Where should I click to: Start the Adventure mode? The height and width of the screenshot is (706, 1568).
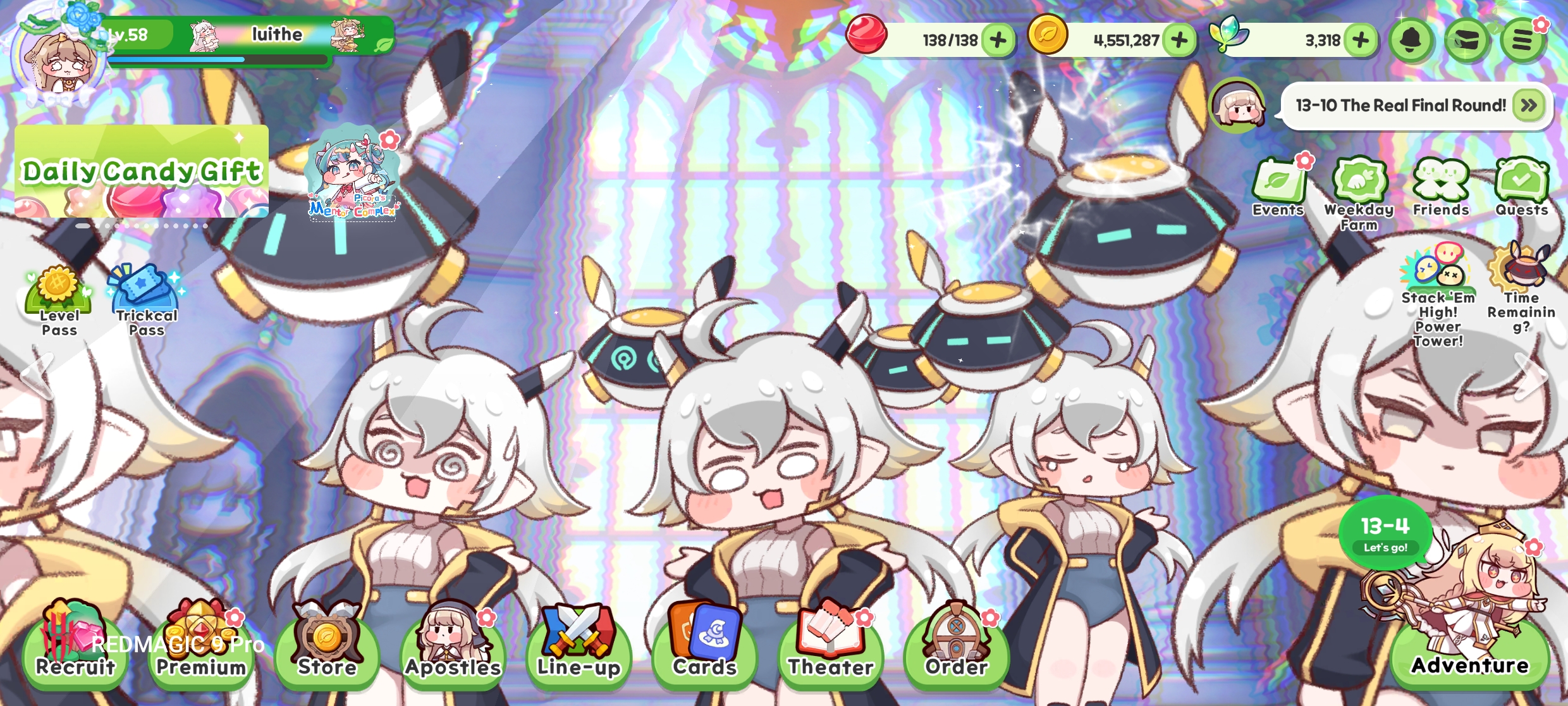click(x=1469, y=652)
